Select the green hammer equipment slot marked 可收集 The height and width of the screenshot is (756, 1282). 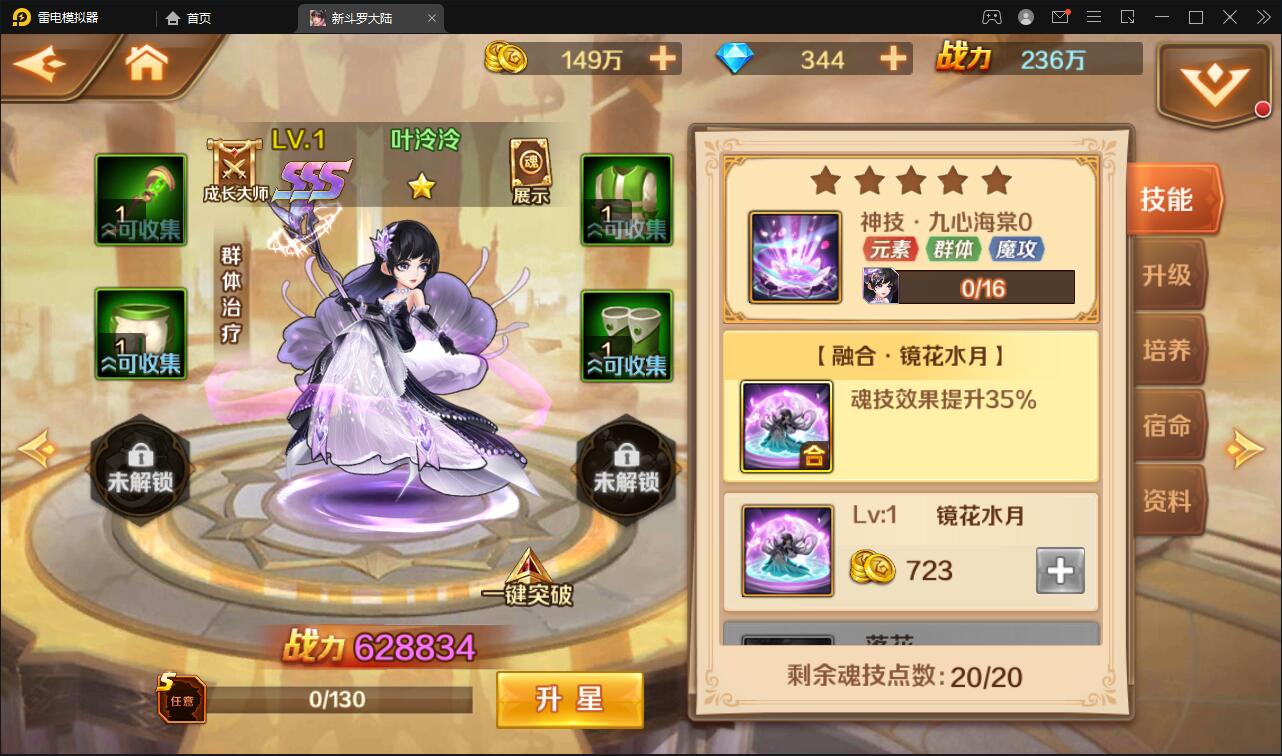tap(140, 199)
